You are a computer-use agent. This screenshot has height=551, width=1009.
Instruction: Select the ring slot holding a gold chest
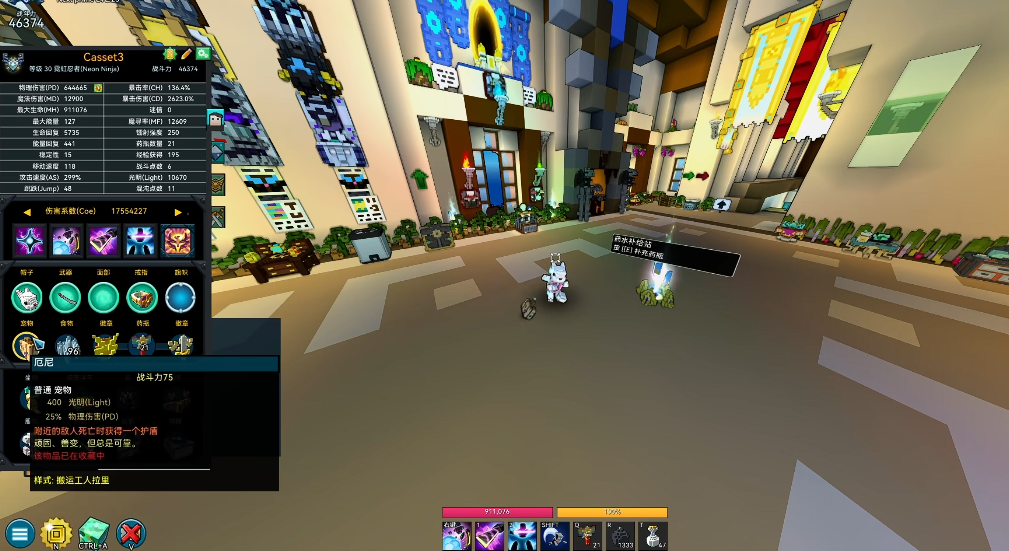[x=142, y=297]
